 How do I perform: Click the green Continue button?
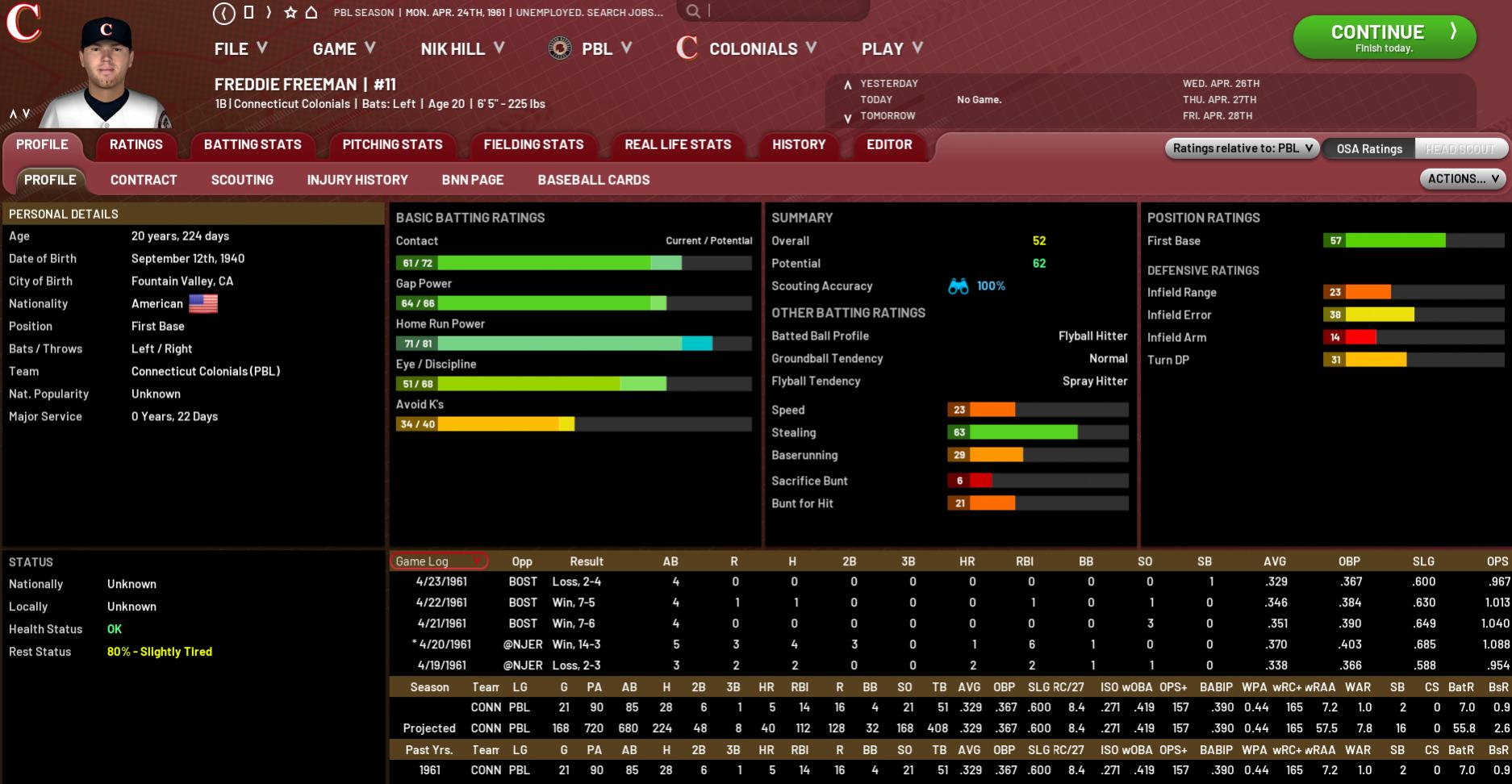coord(1384,37)
